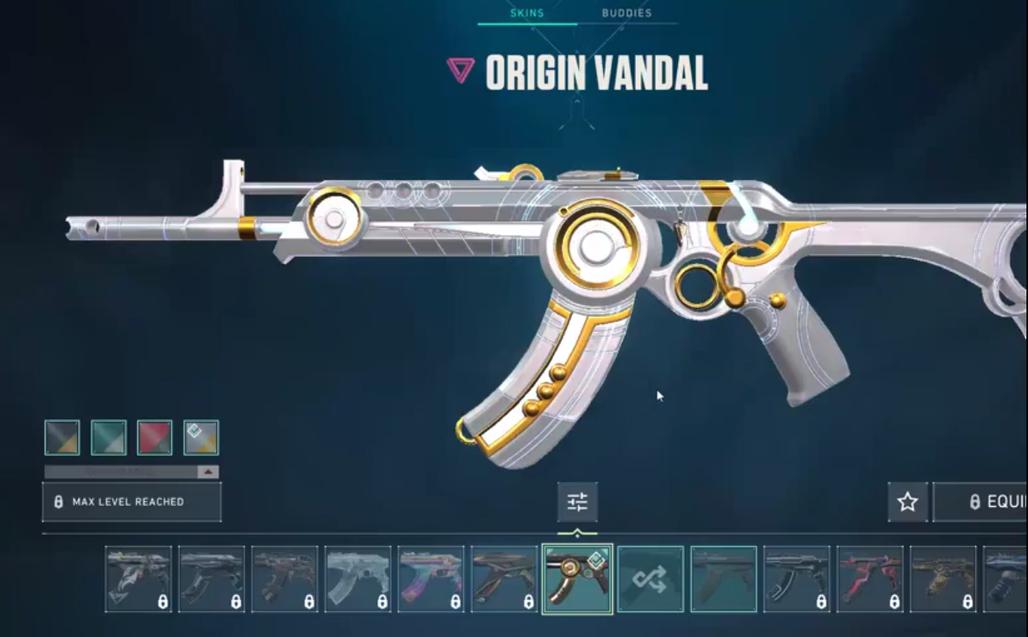Choose the Origin Vandal thumbnail in carousel

577,579
